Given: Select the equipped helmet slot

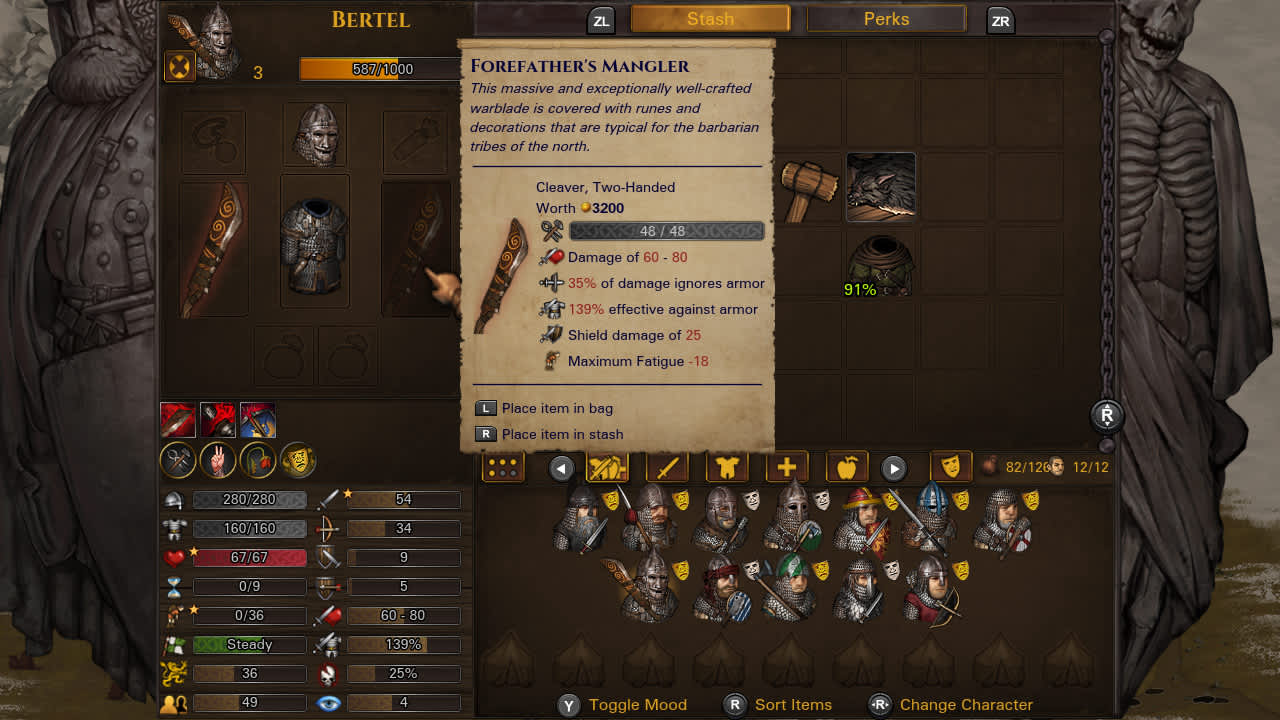Looking at the screenshot, I should (x=314, y=135).
